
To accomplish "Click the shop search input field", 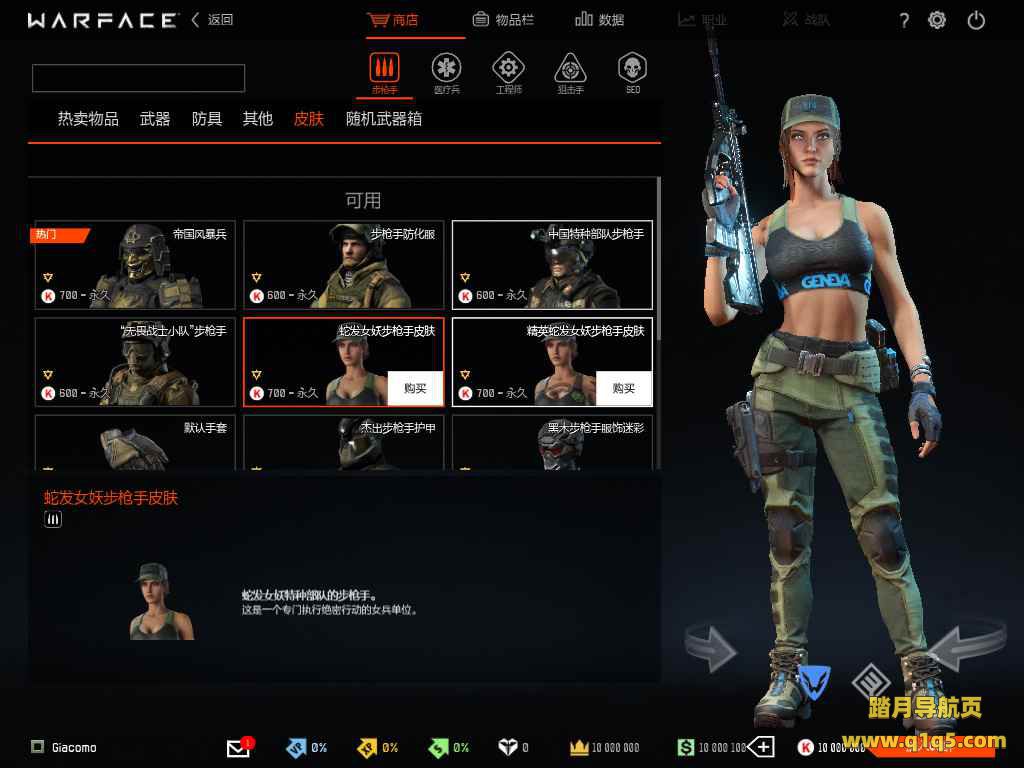I will click(138, 78).
